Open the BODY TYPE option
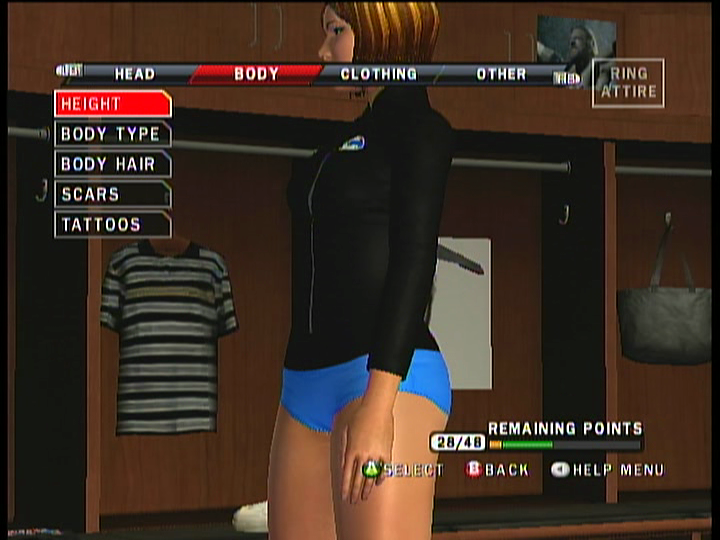720x540 pixels. (x=112, y=134)
